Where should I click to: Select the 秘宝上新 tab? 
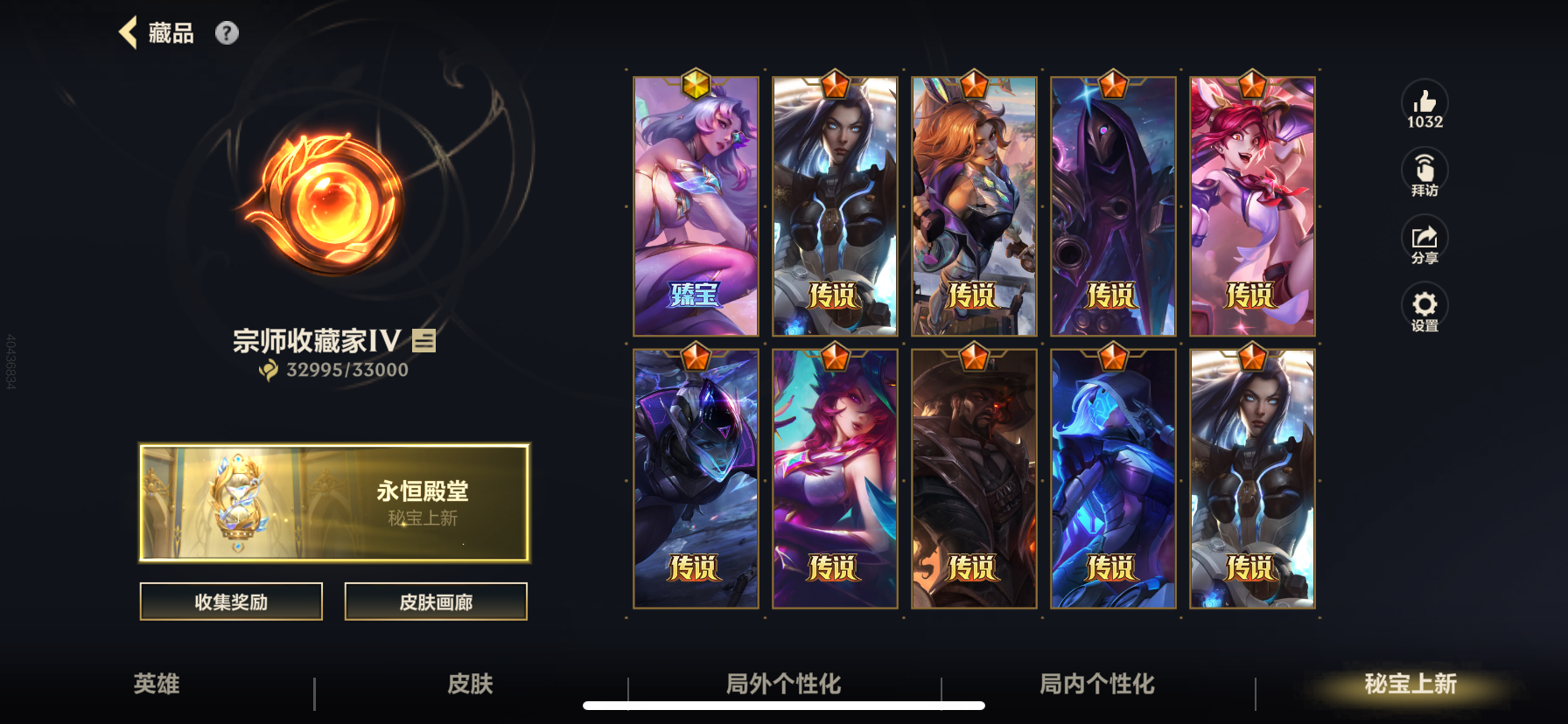1408,686
